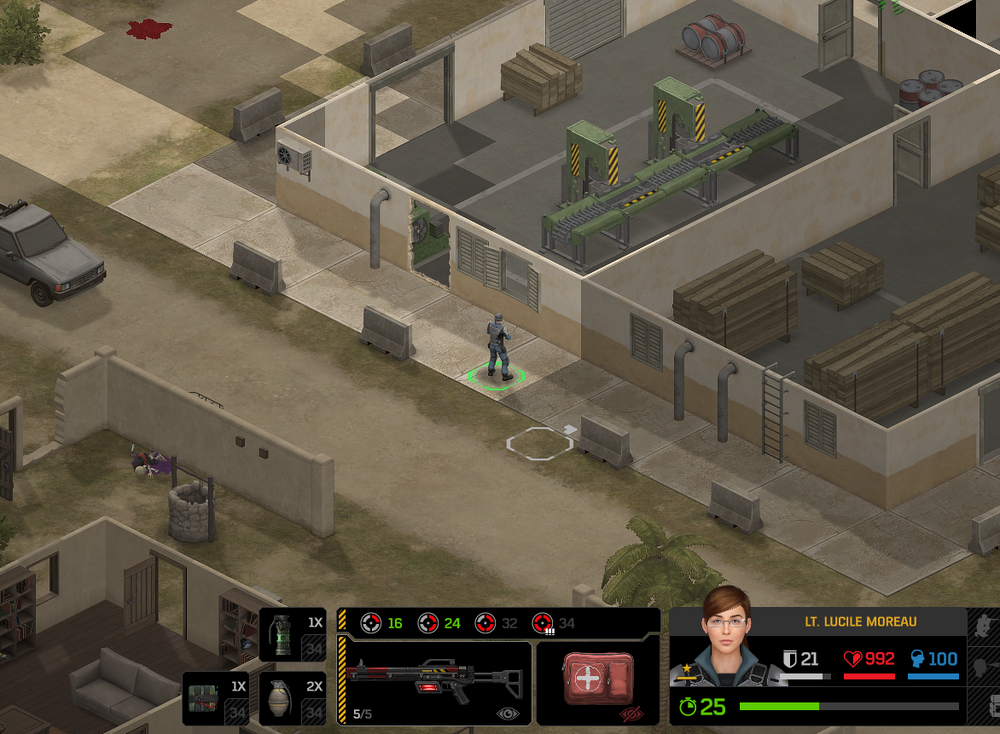Activate the 34 TU burst fire mode
Screen dimensions: 1000x734
pyautogui.click(x=554, y=623)
